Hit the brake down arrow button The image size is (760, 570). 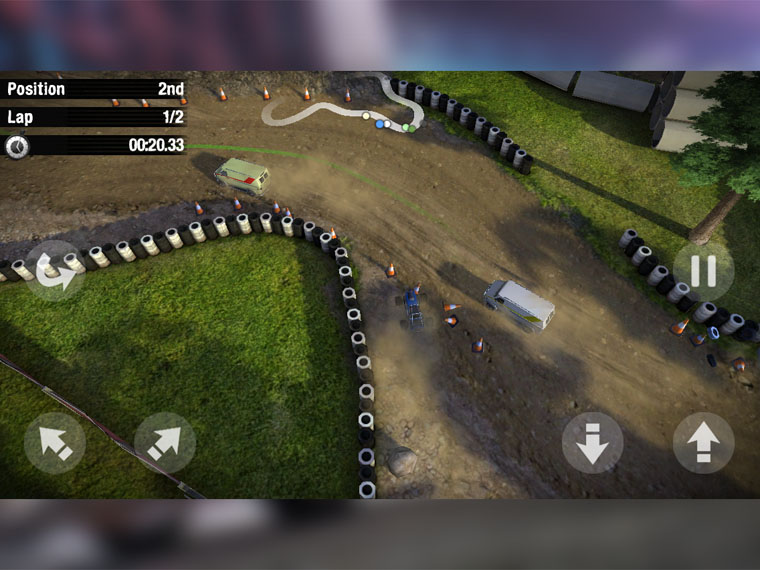coord(592,442)
